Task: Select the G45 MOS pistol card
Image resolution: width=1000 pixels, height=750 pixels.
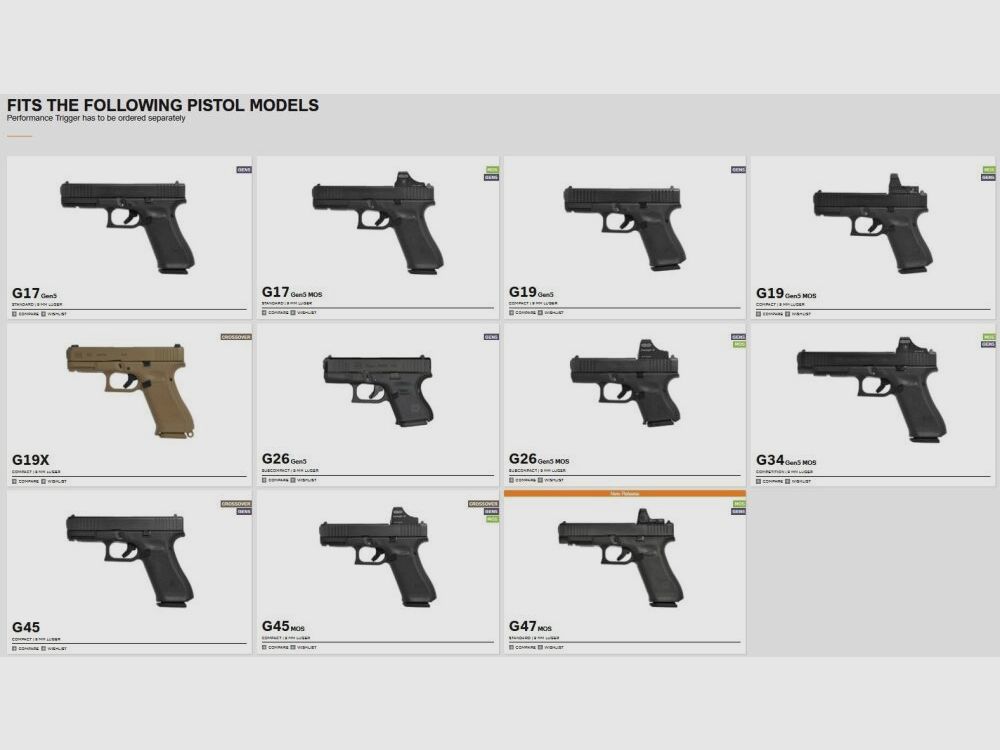Action: coord(377,558)
